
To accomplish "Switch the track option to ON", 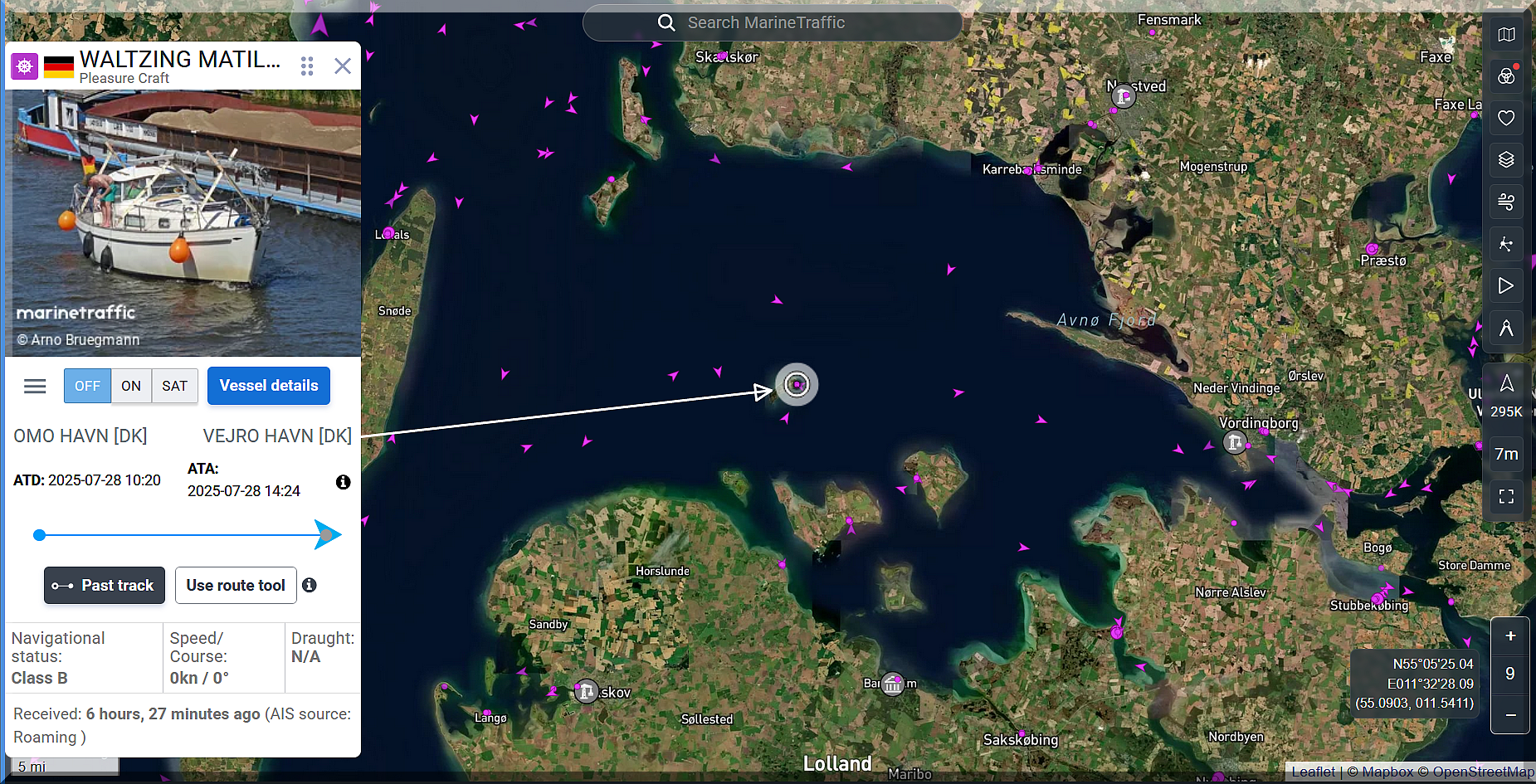I will 131,387.
